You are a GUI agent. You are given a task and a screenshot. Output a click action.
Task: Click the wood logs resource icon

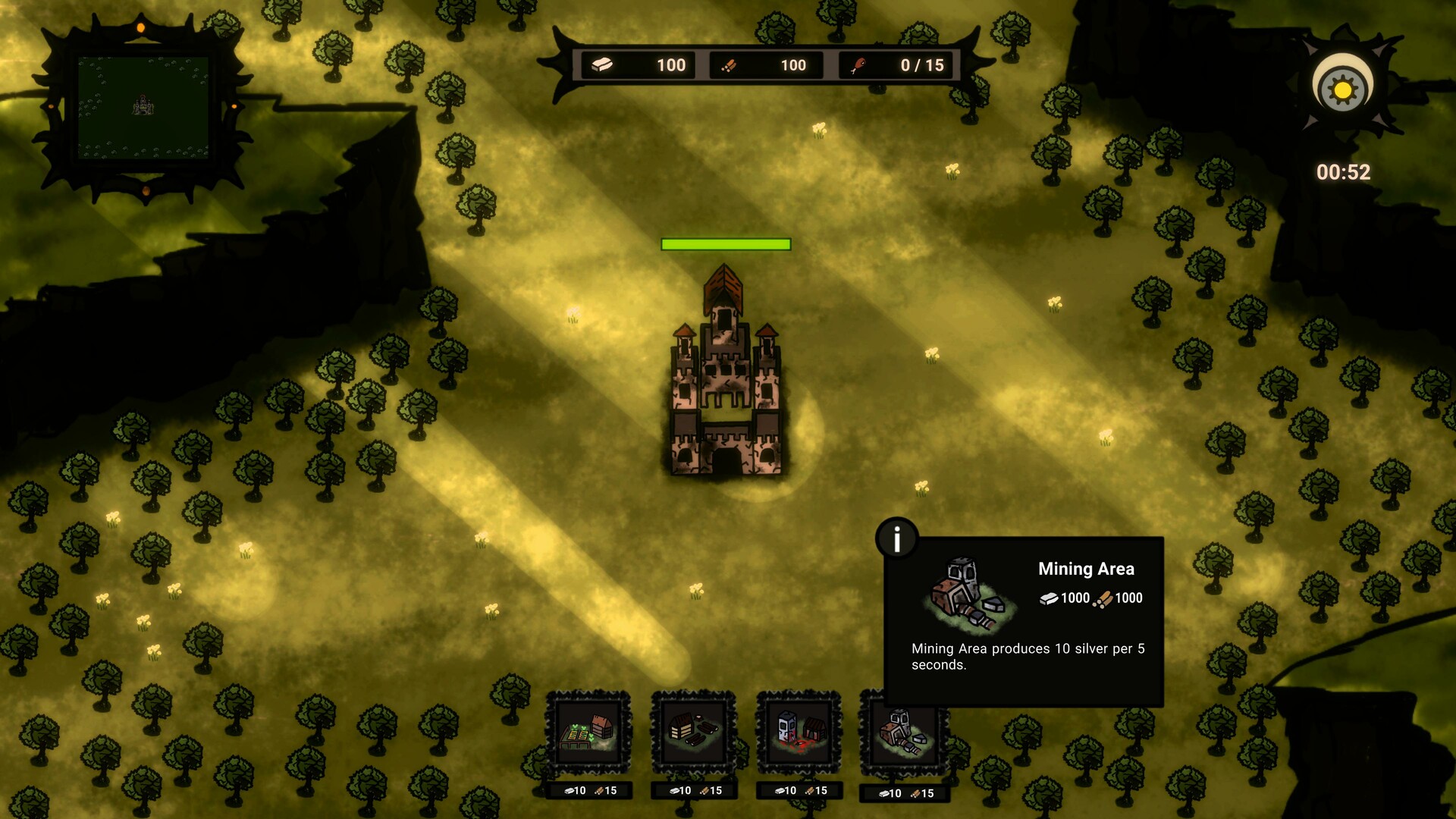click(730, 65)
